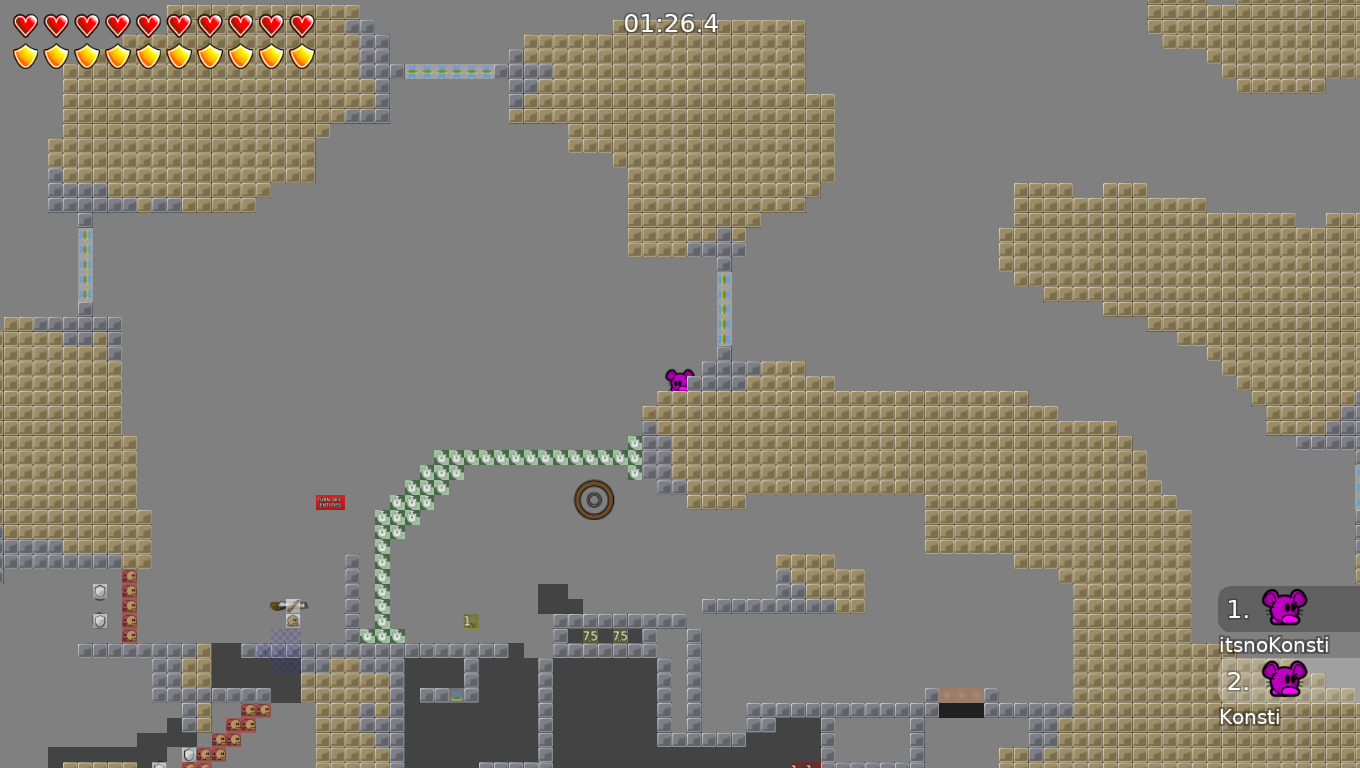Click the ninja pickup below the shotgun
Screen dimensions: 1360x768
tap(292, 621)
